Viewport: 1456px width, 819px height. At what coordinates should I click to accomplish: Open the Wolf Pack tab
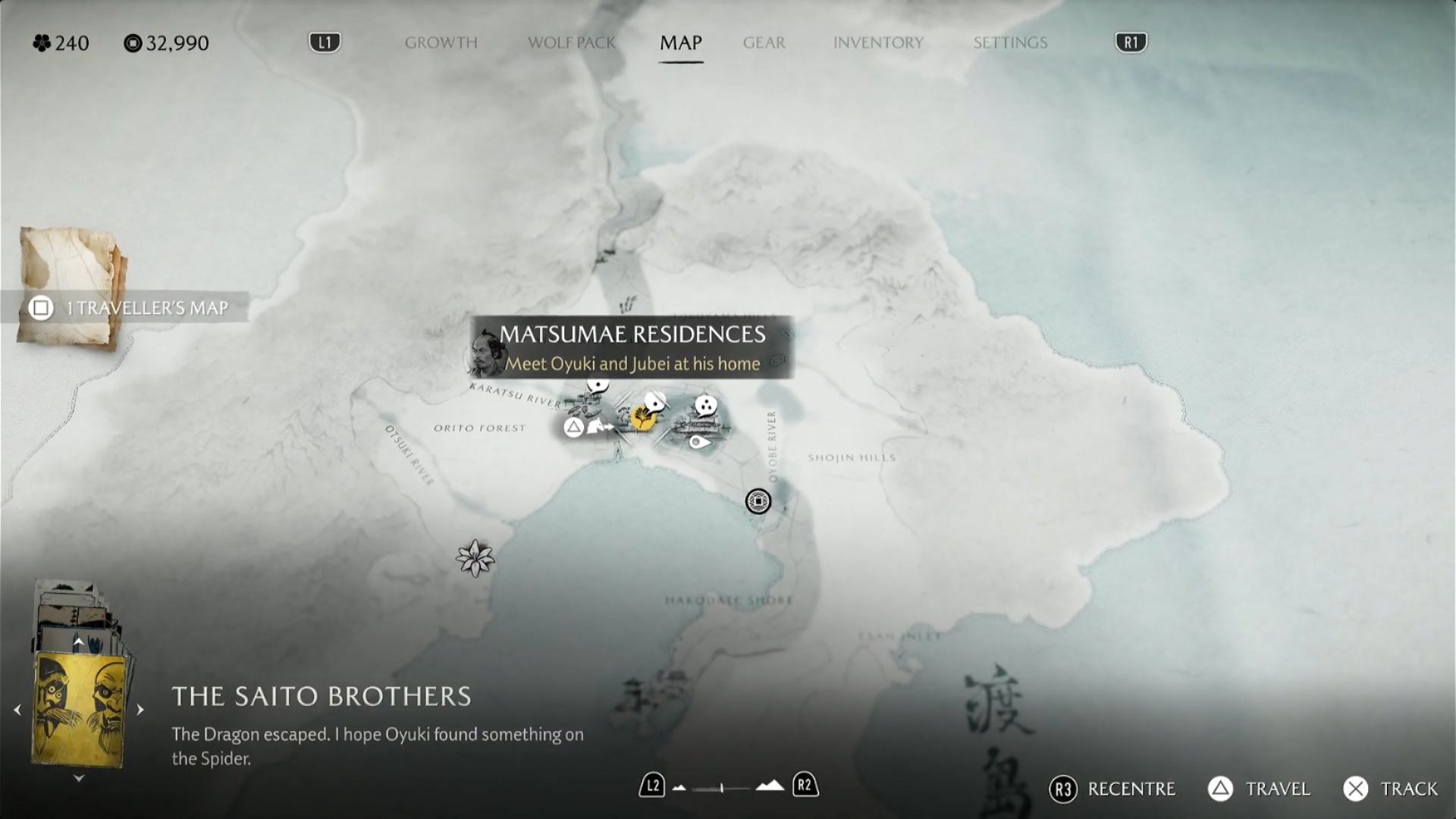coord(572,42)
